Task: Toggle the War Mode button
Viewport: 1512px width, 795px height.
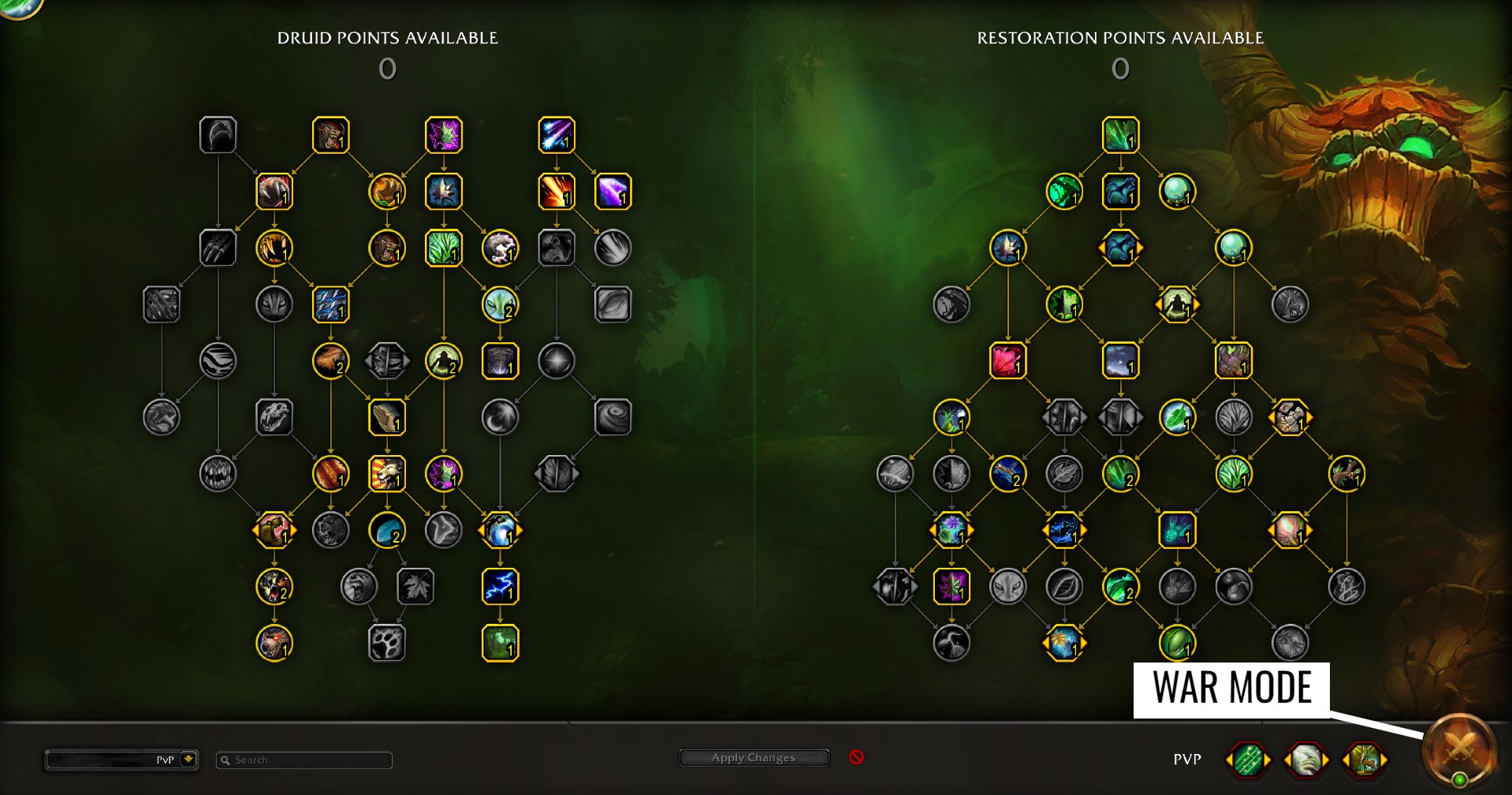Action: point(1459,749)
